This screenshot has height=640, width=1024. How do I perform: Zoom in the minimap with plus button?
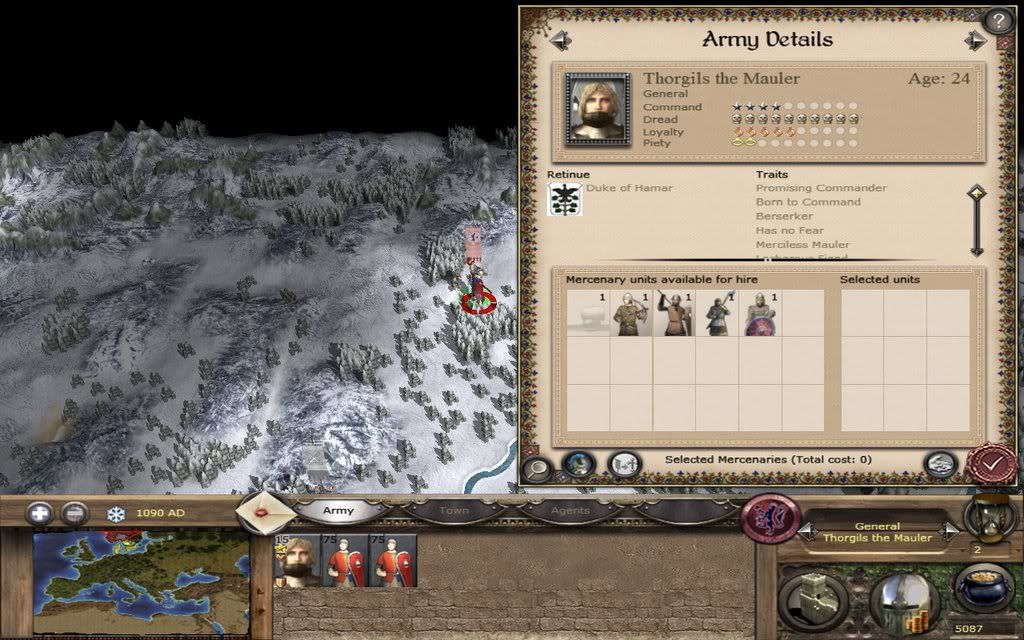click(x=40, y=514)
